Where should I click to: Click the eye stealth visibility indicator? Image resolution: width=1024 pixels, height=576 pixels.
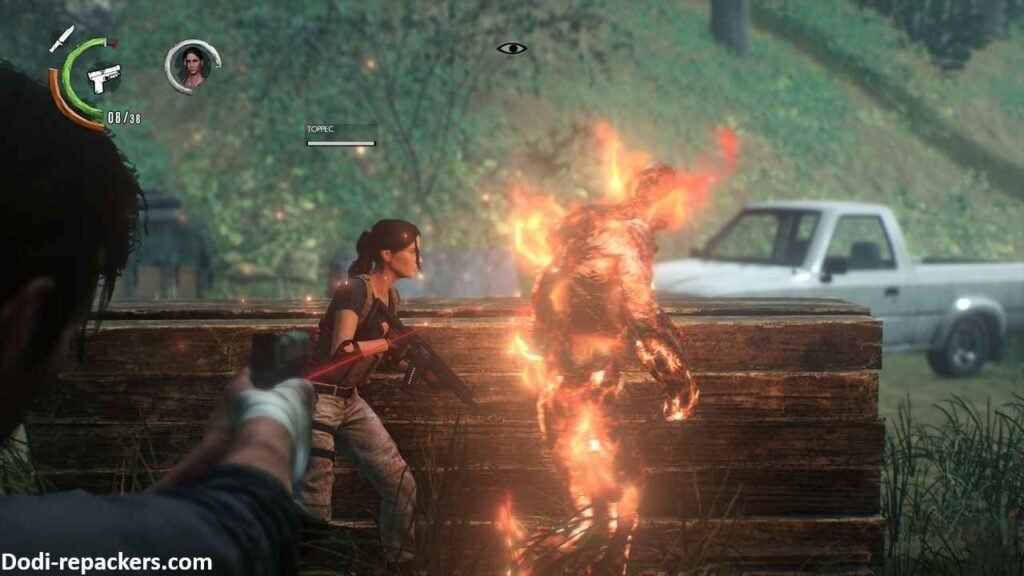pyautogui.click(x=511, y=47)
